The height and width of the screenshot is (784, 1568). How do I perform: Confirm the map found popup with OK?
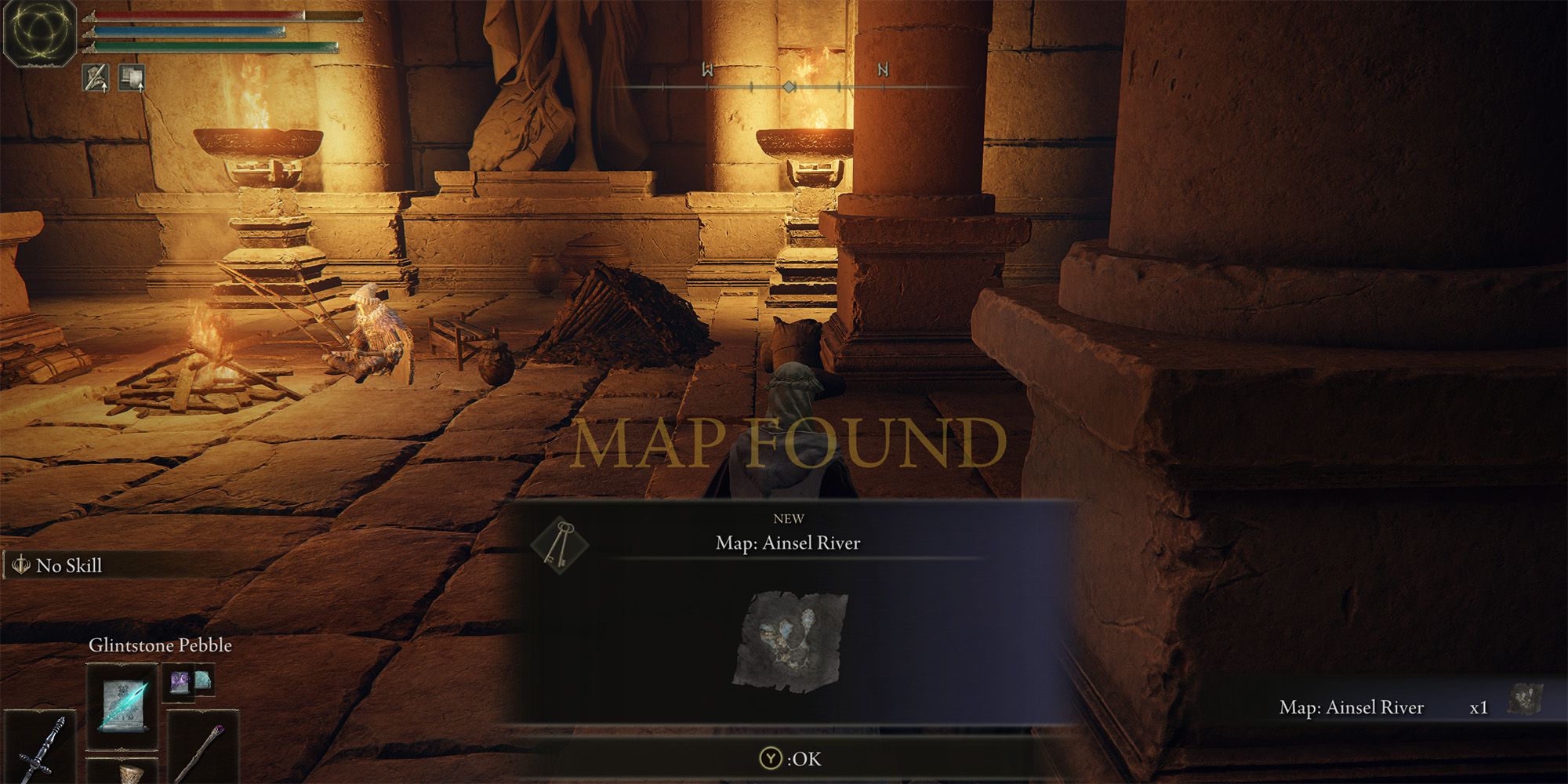[x=790, y=758]
